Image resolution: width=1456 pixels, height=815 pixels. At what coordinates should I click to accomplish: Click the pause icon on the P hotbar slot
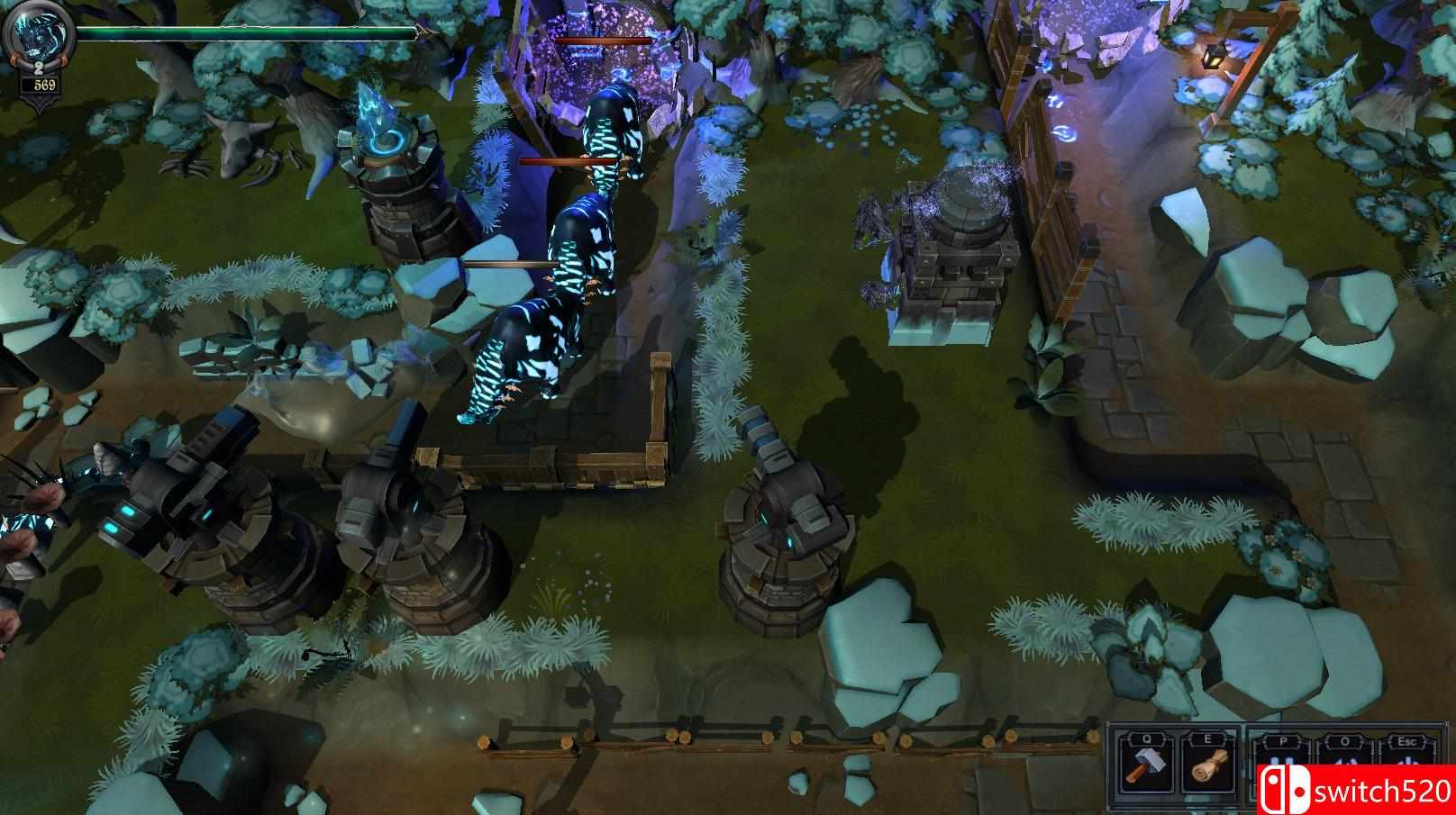[x=1283, y=761]
